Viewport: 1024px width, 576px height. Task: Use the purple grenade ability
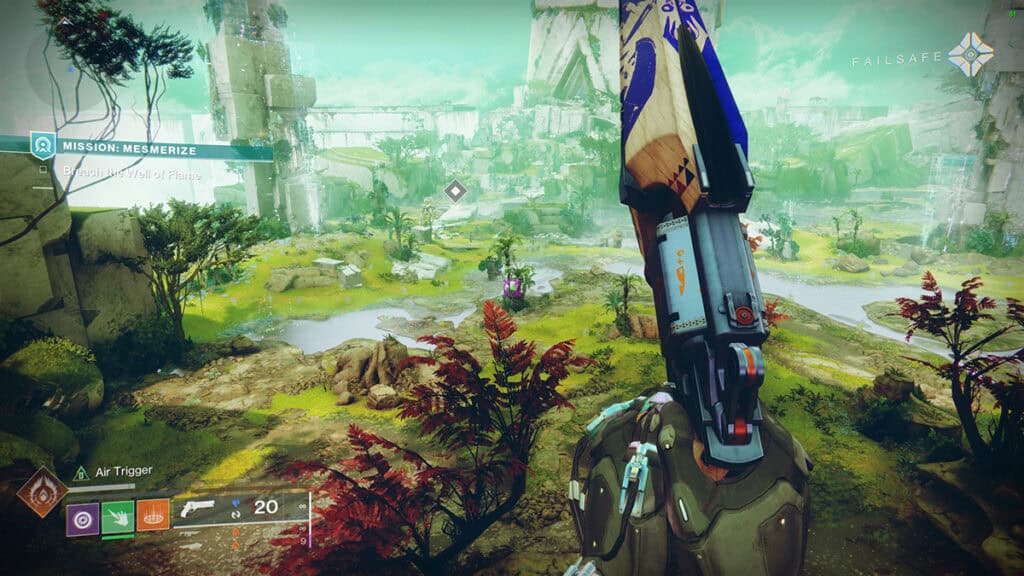[82, 516]
